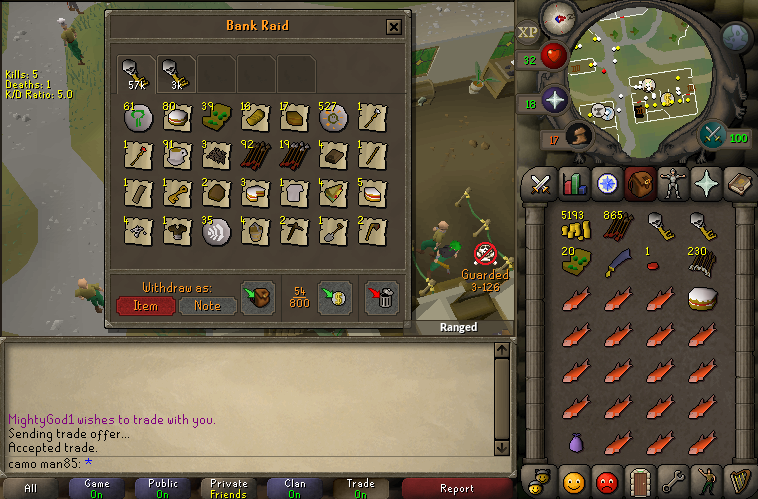758x499 pixels.
Task: Set withdraw mode to Note
Action: coord(207,306)
